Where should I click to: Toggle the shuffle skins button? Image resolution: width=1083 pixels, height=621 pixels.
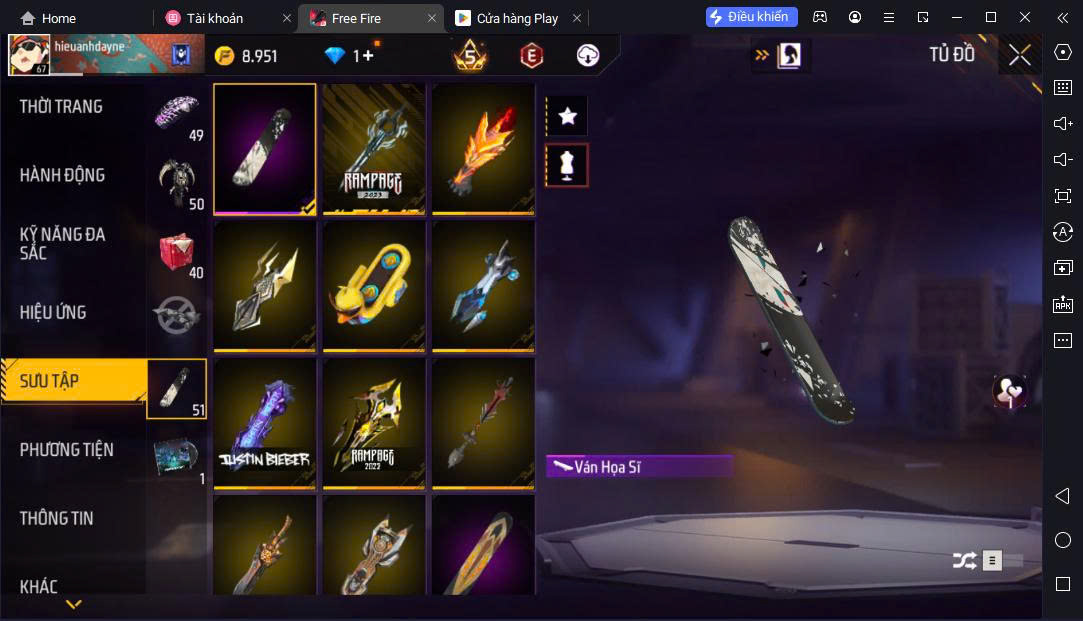tap(964, 561)
